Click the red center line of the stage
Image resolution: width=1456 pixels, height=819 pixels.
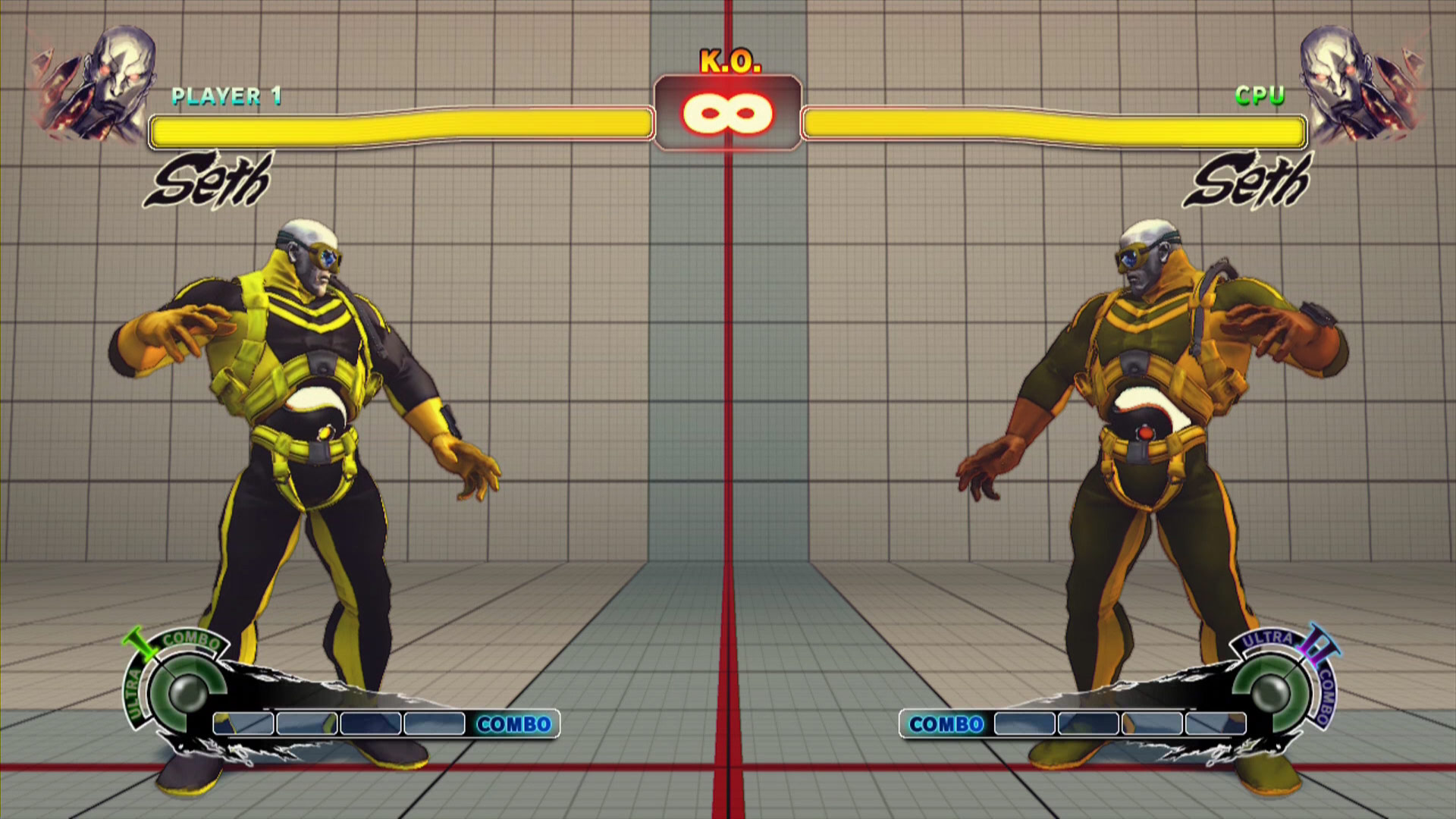726,531
